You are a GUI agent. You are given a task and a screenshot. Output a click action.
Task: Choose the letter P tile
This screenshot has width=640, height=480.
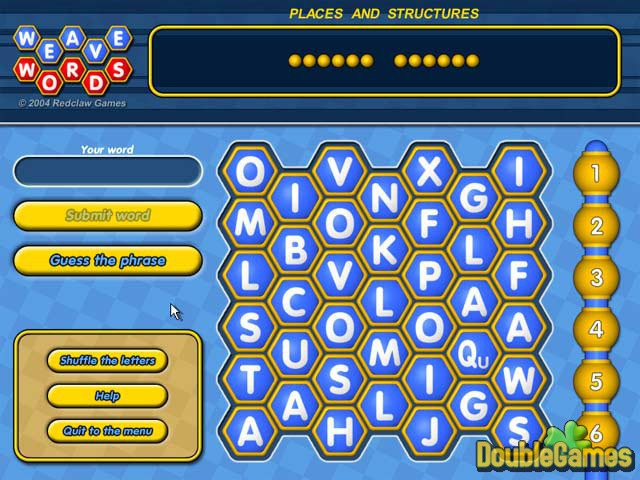tap(429, 275)
